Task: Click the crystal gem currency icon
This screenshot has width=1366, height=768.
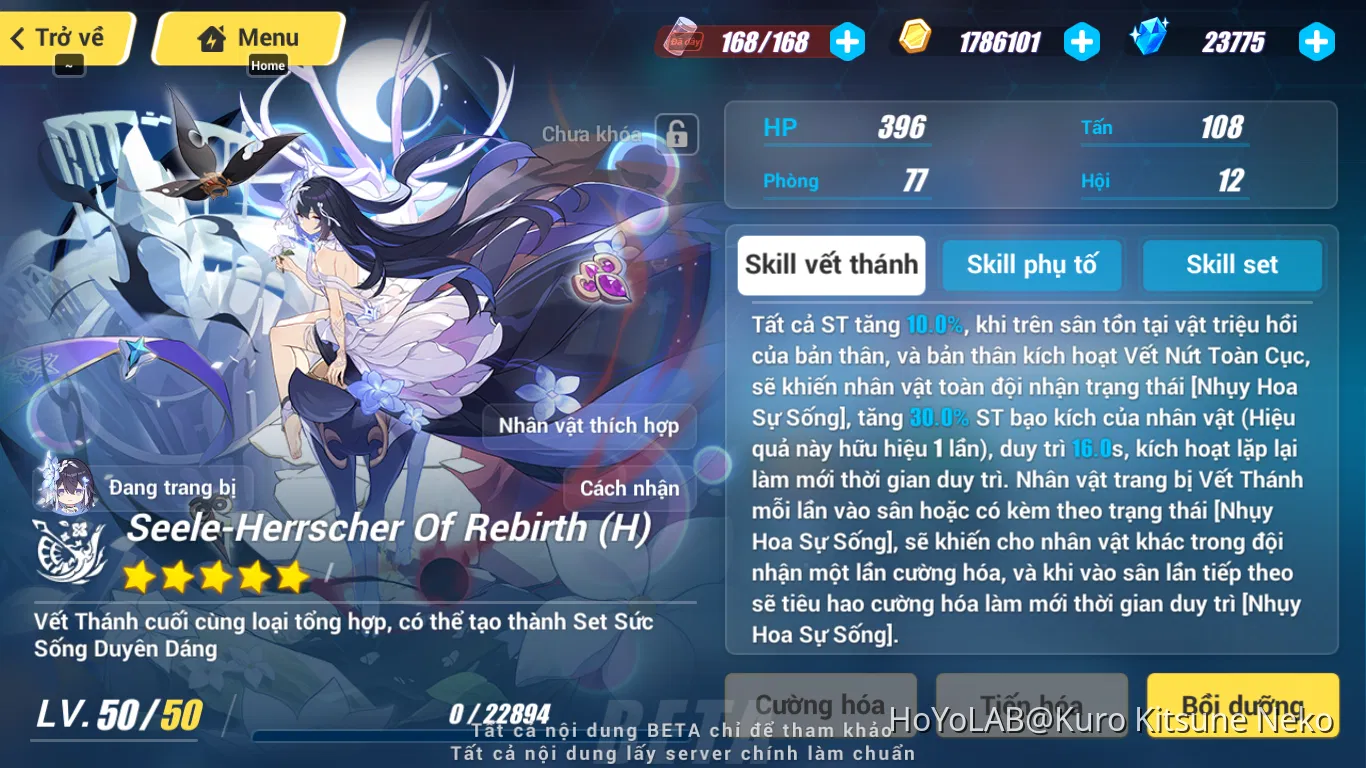Action: pos(1149,41)
